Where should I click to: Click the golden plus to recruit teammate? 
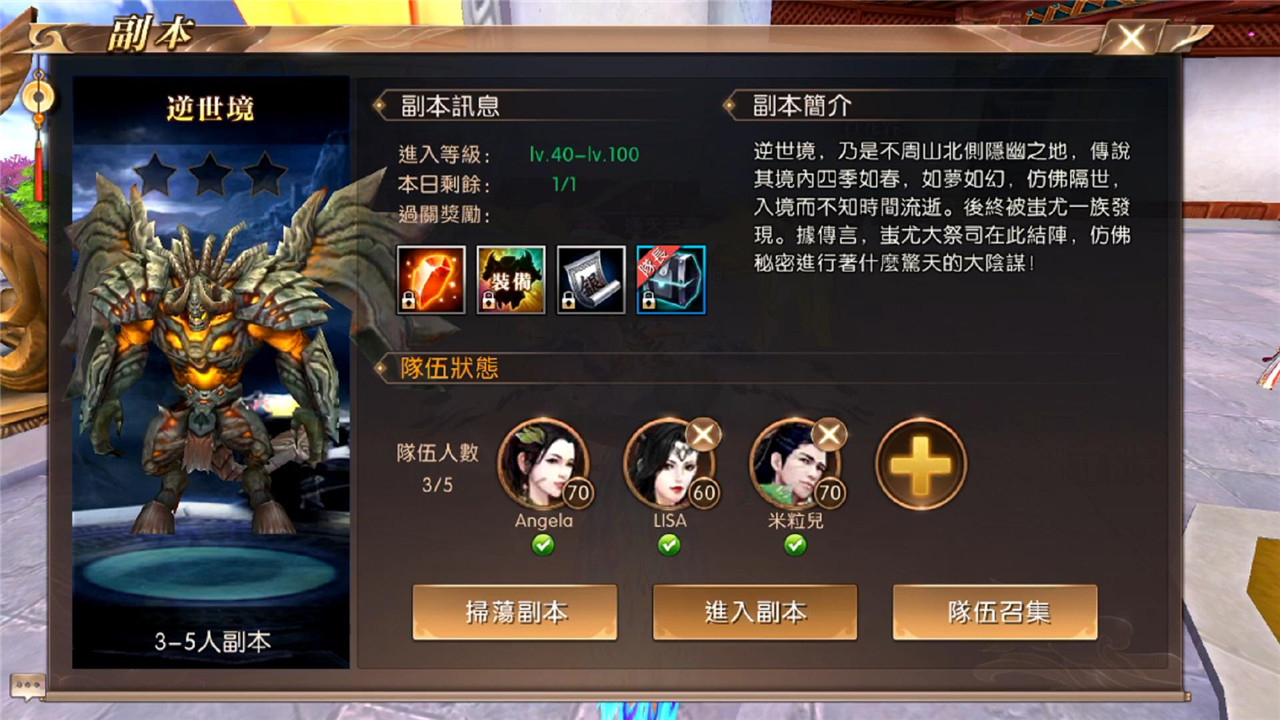[920, 463]
